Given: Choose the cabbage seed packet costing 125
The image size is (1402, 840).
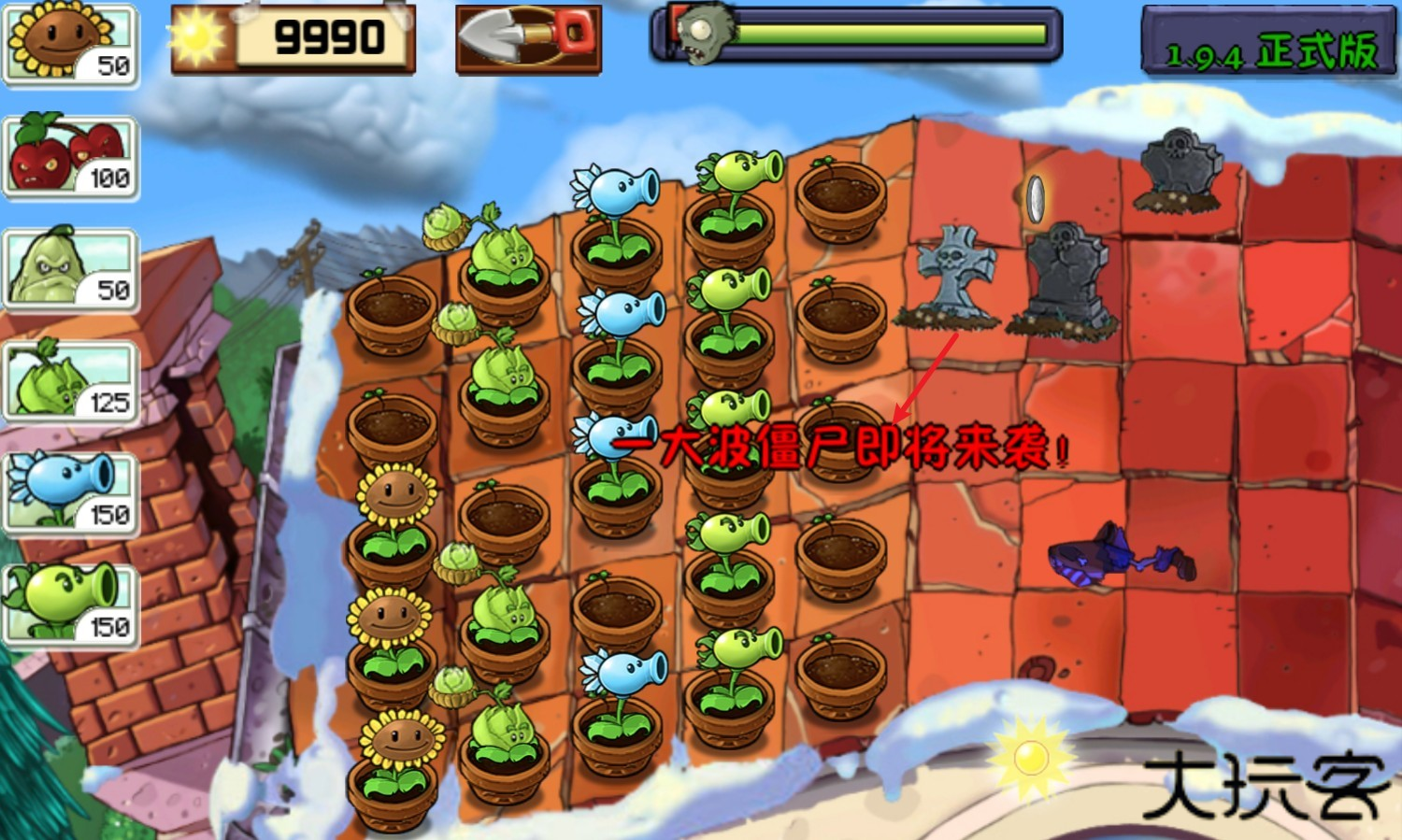Looking at the screenshot, I should [70, 378].
